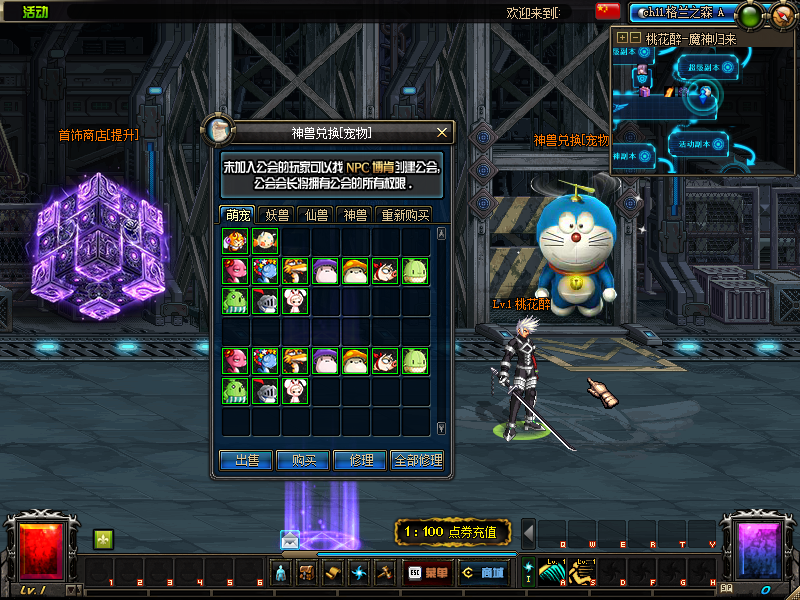Open the 点券充值 recharge banner
800x600 pixels.
point(453,531)
